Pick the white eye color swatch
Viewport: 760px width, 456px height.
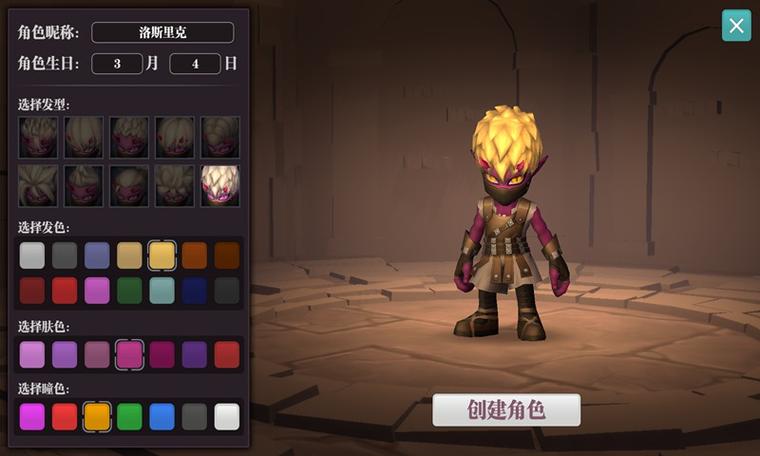click(227, 416)
